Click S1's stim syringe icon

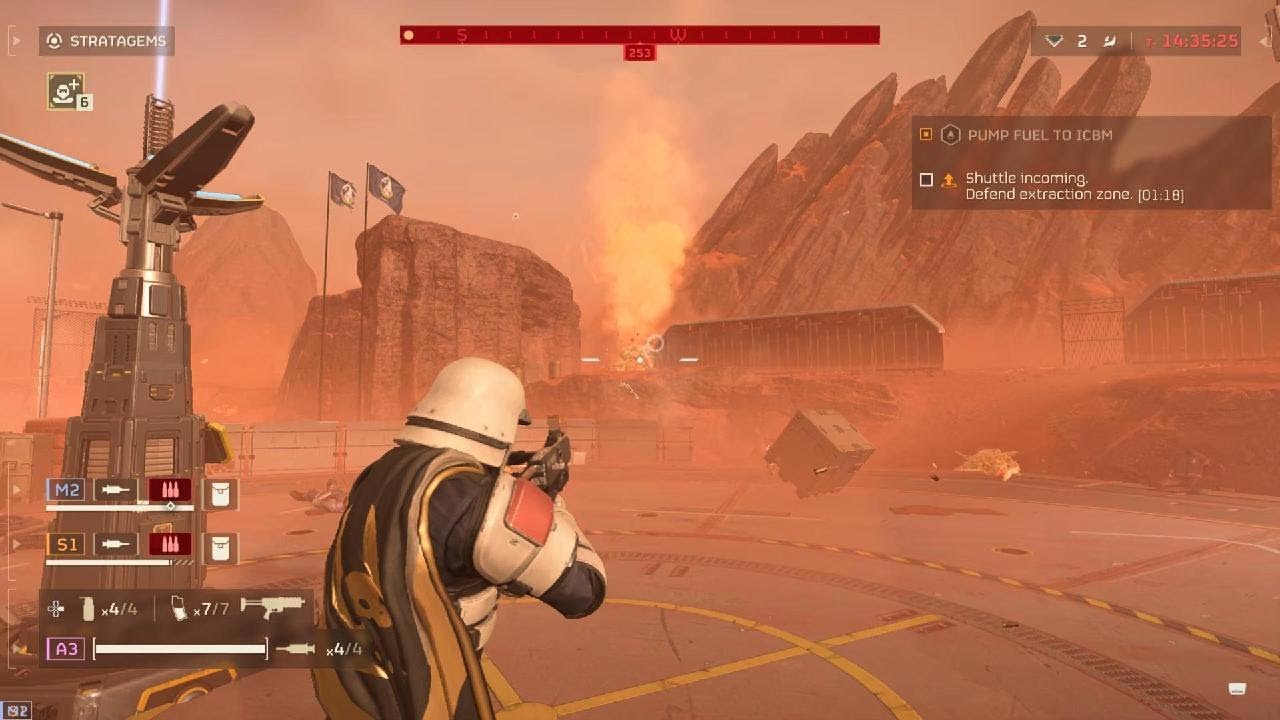116,544
